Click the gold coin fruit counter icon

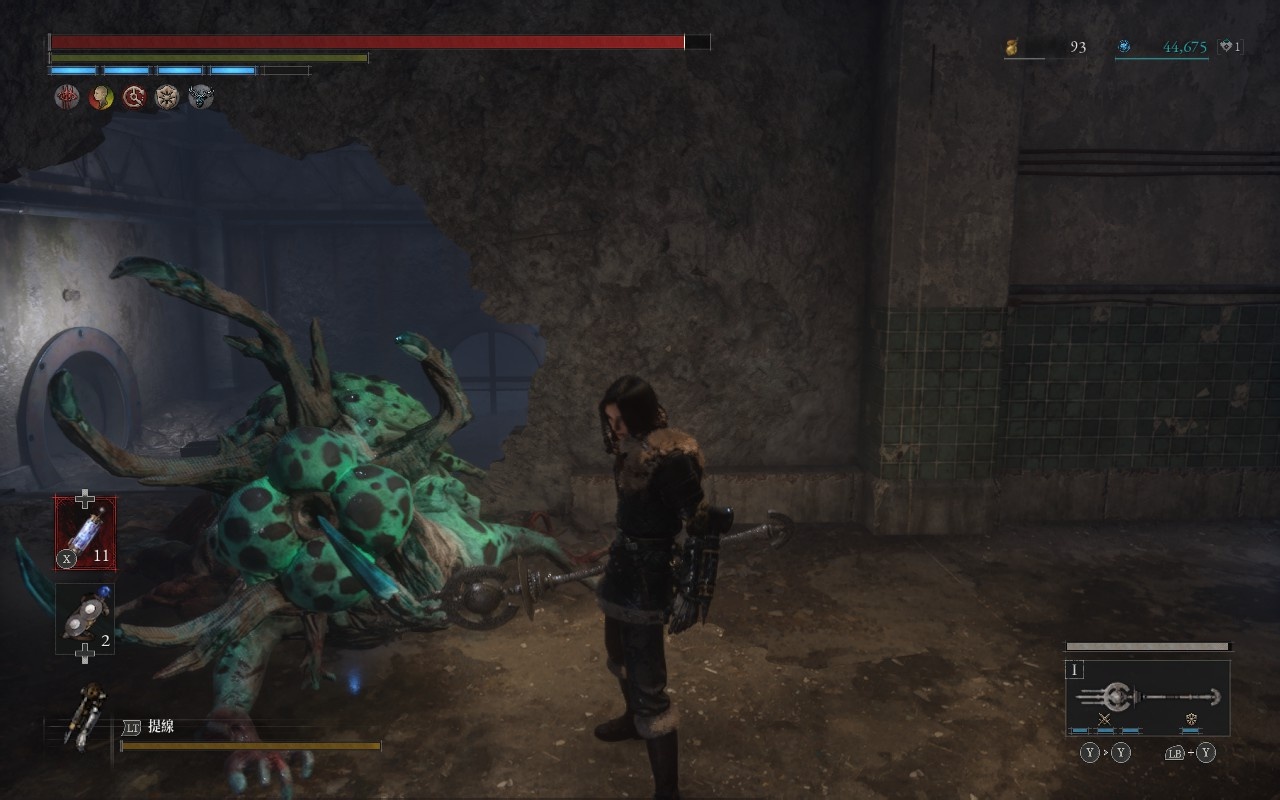[x=1013, y=46]
